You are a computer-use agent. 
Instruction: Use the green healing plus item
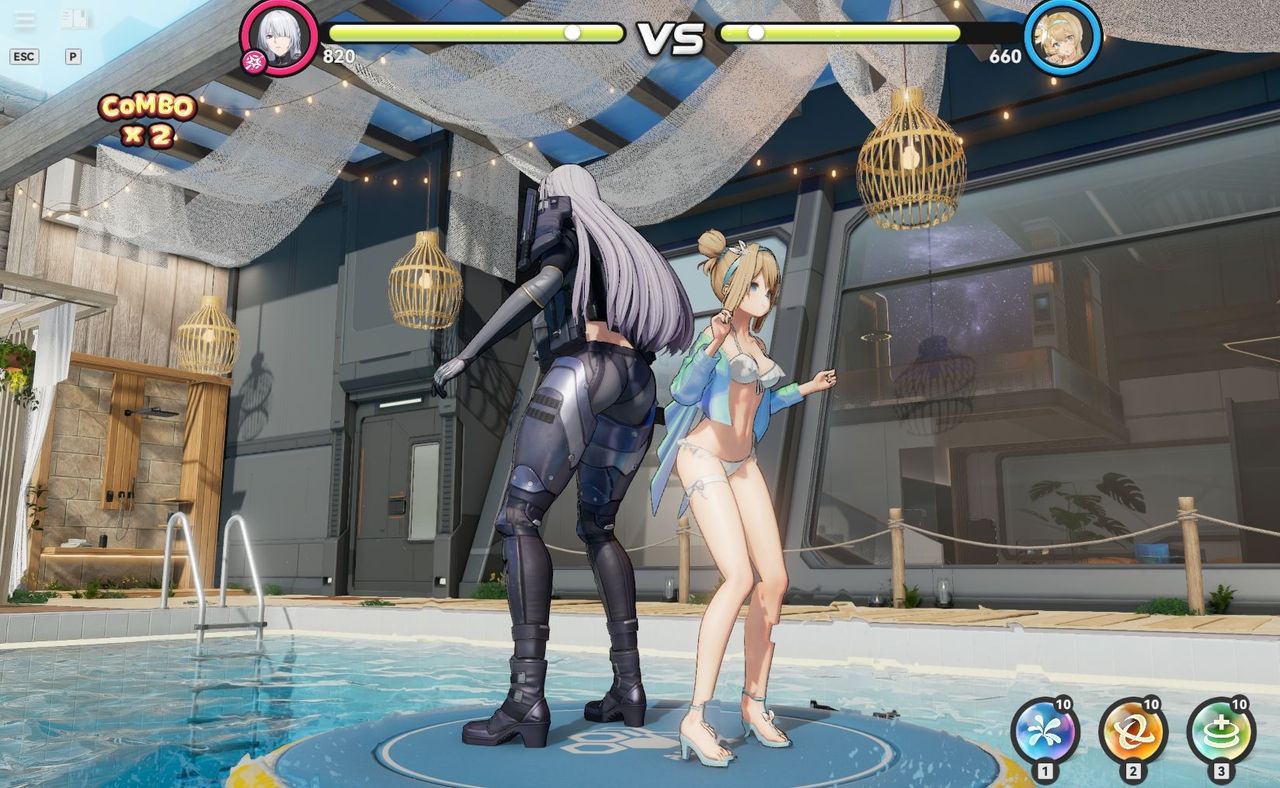(x=1220, y=732)
